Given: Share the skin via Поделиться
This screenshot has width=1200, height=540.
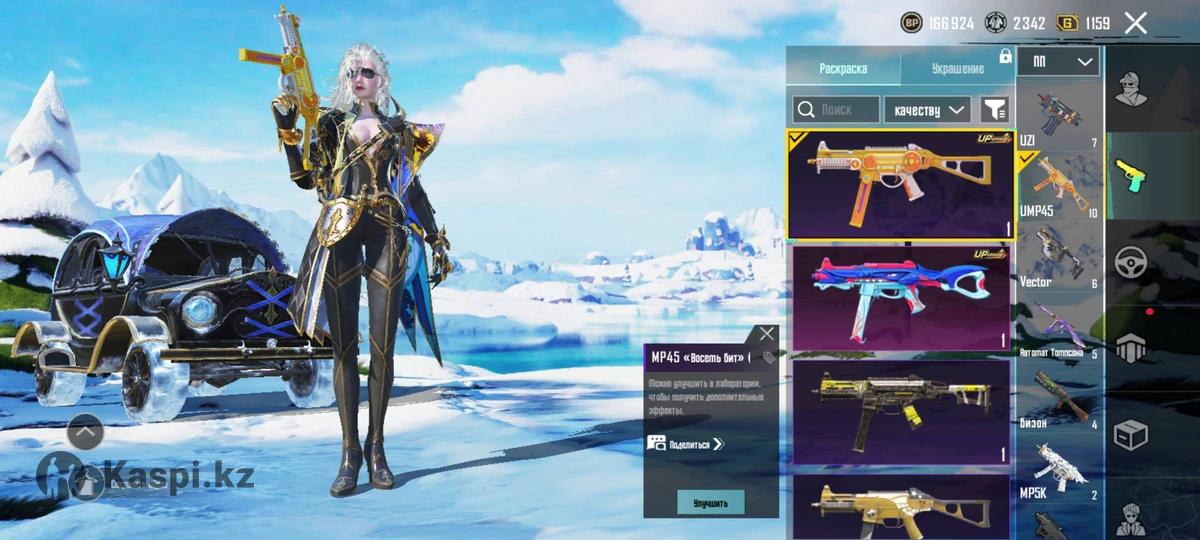Looking at the screenshot, I should pos(686,444).
